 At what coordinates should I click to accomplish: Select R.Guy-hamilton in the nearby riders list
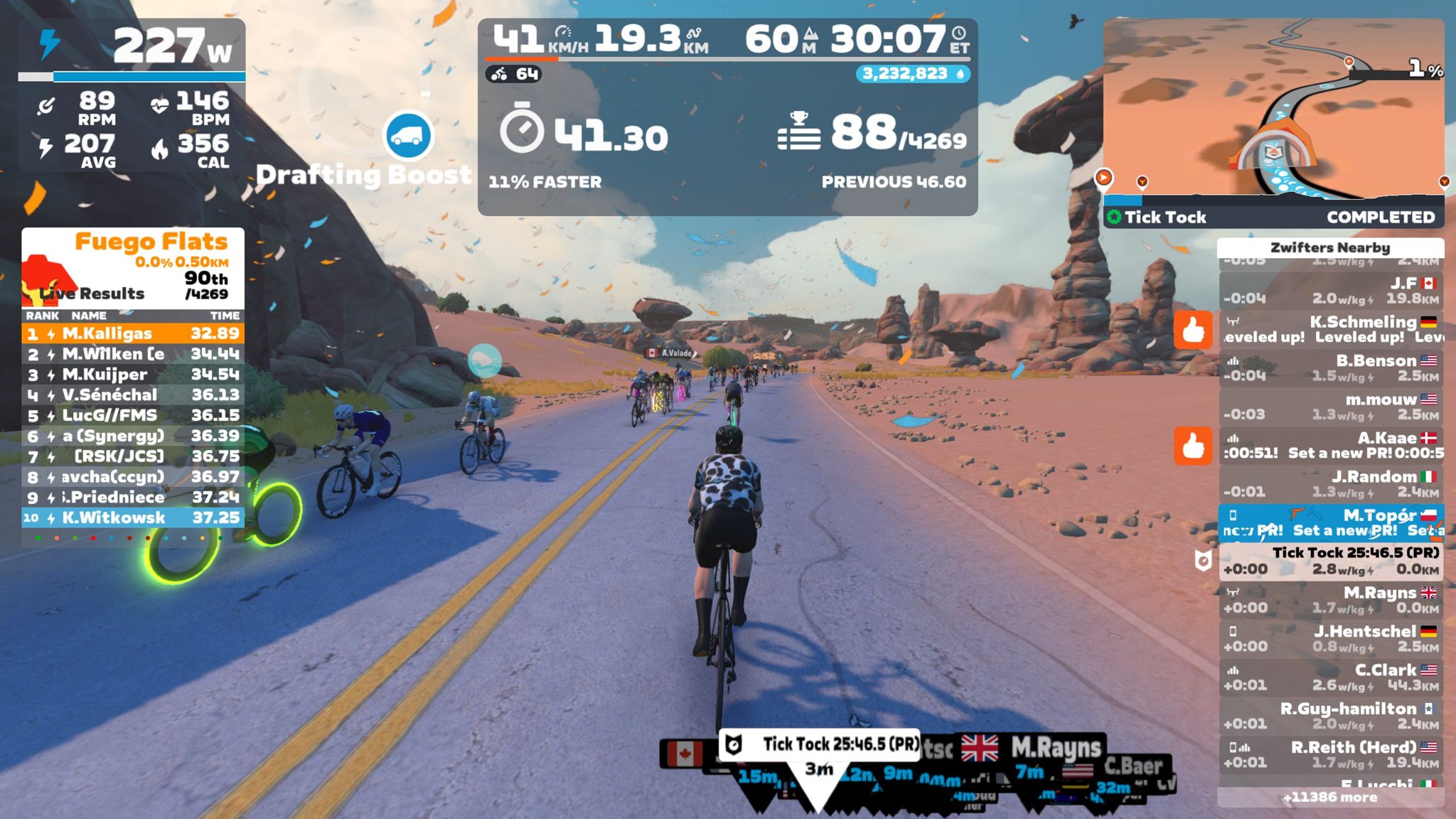(1331, 716)
